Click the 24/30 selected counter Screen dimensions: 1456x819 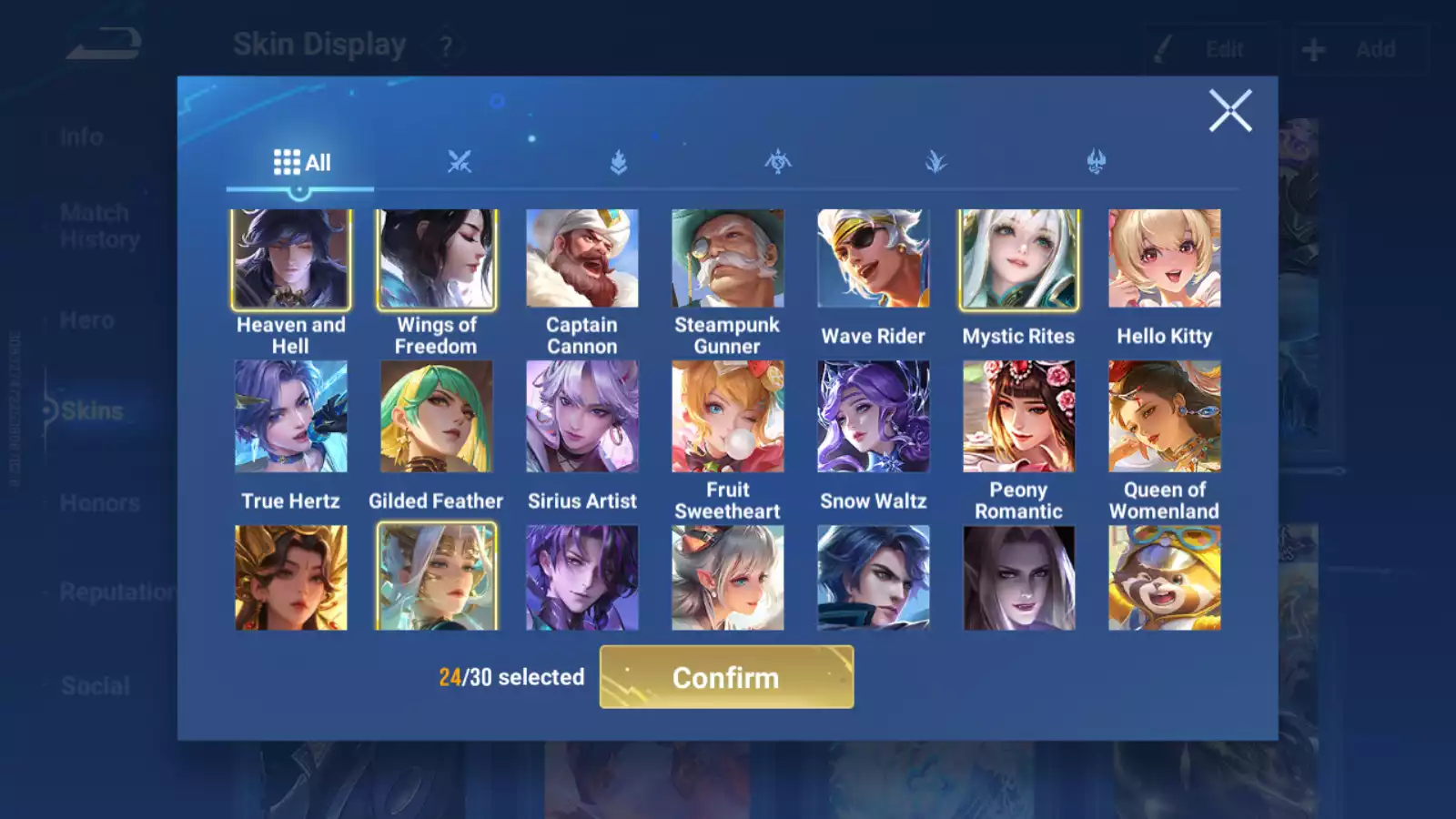point(511,677)
